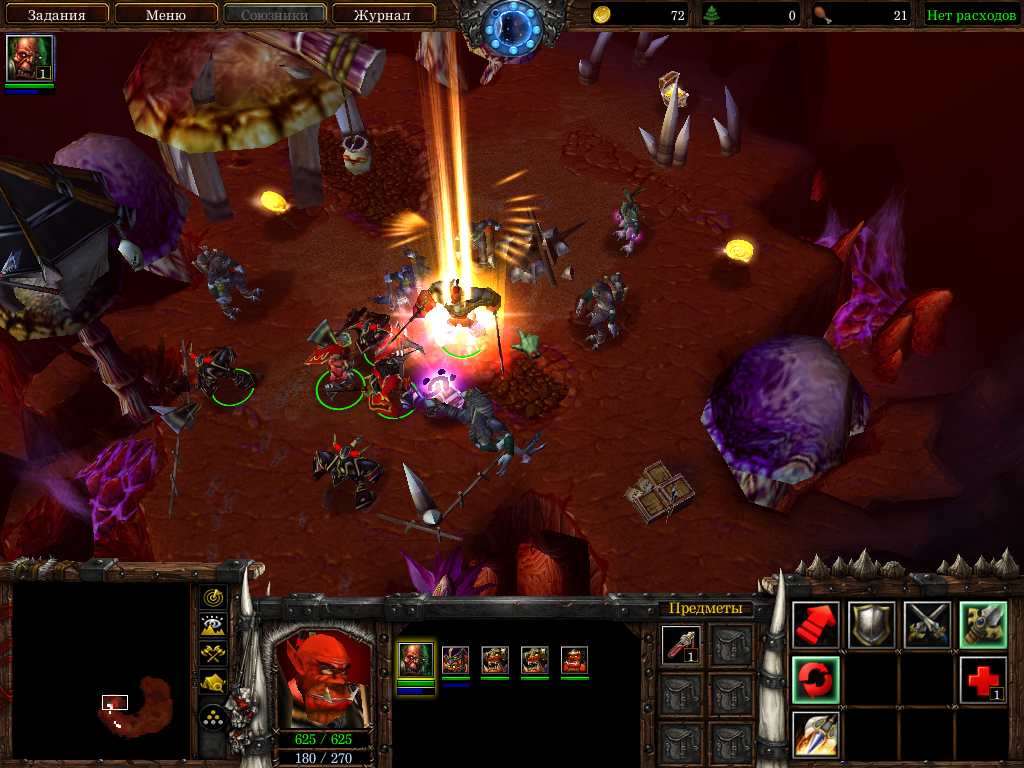
Task: Toggle minimap terrain display
Action: coord(213,626)
